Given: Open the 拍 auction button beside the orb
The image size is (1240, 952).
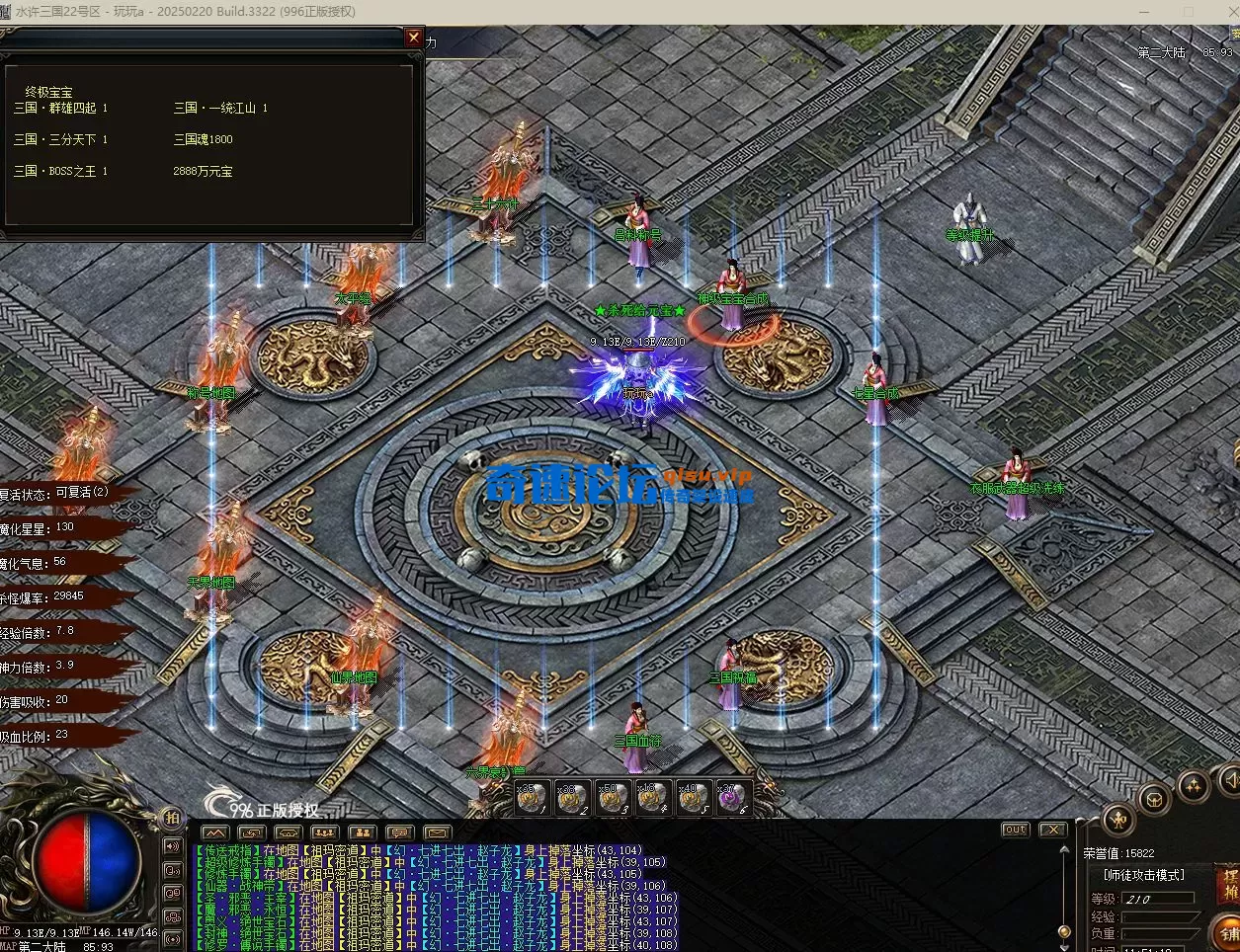Looking at the screenshot, I should (x=172, y=818).
